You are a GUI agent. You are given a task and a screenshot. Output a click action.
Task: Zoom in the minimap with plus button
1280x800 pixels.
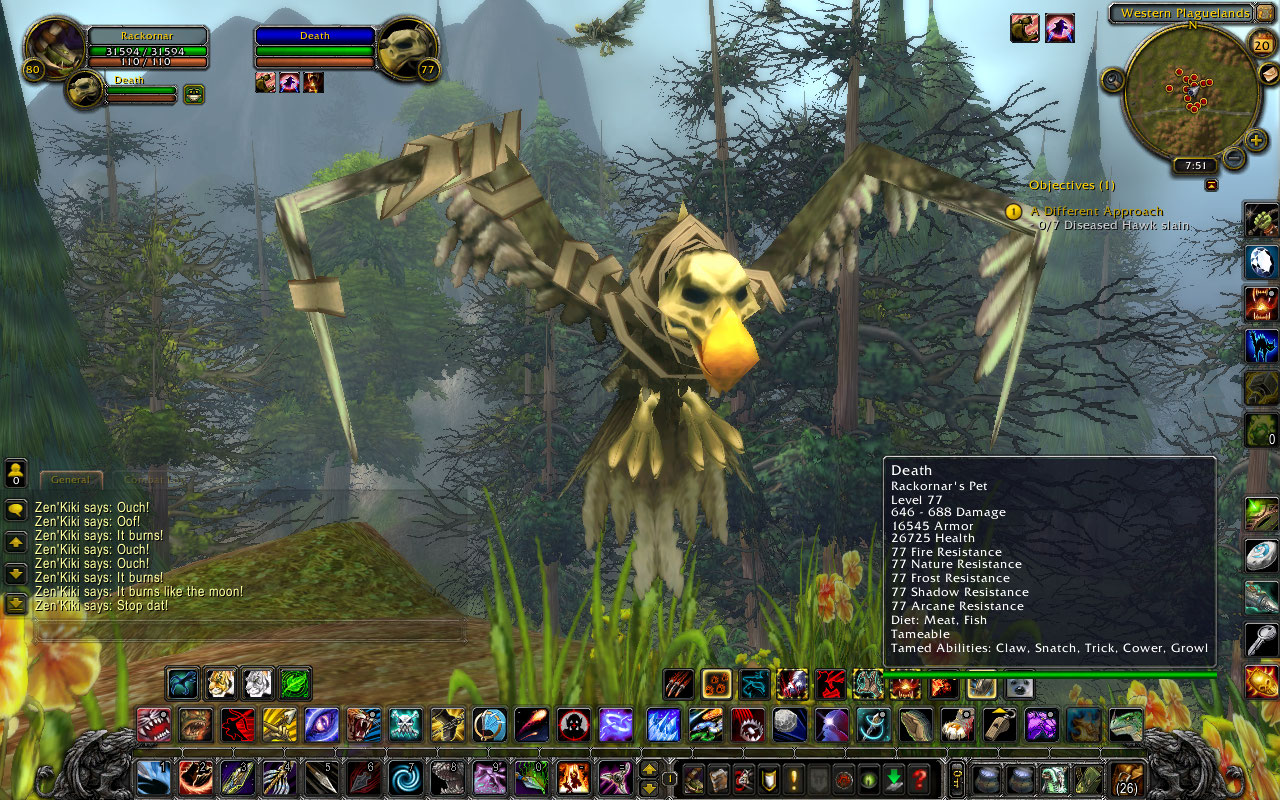coord(1257,139)
